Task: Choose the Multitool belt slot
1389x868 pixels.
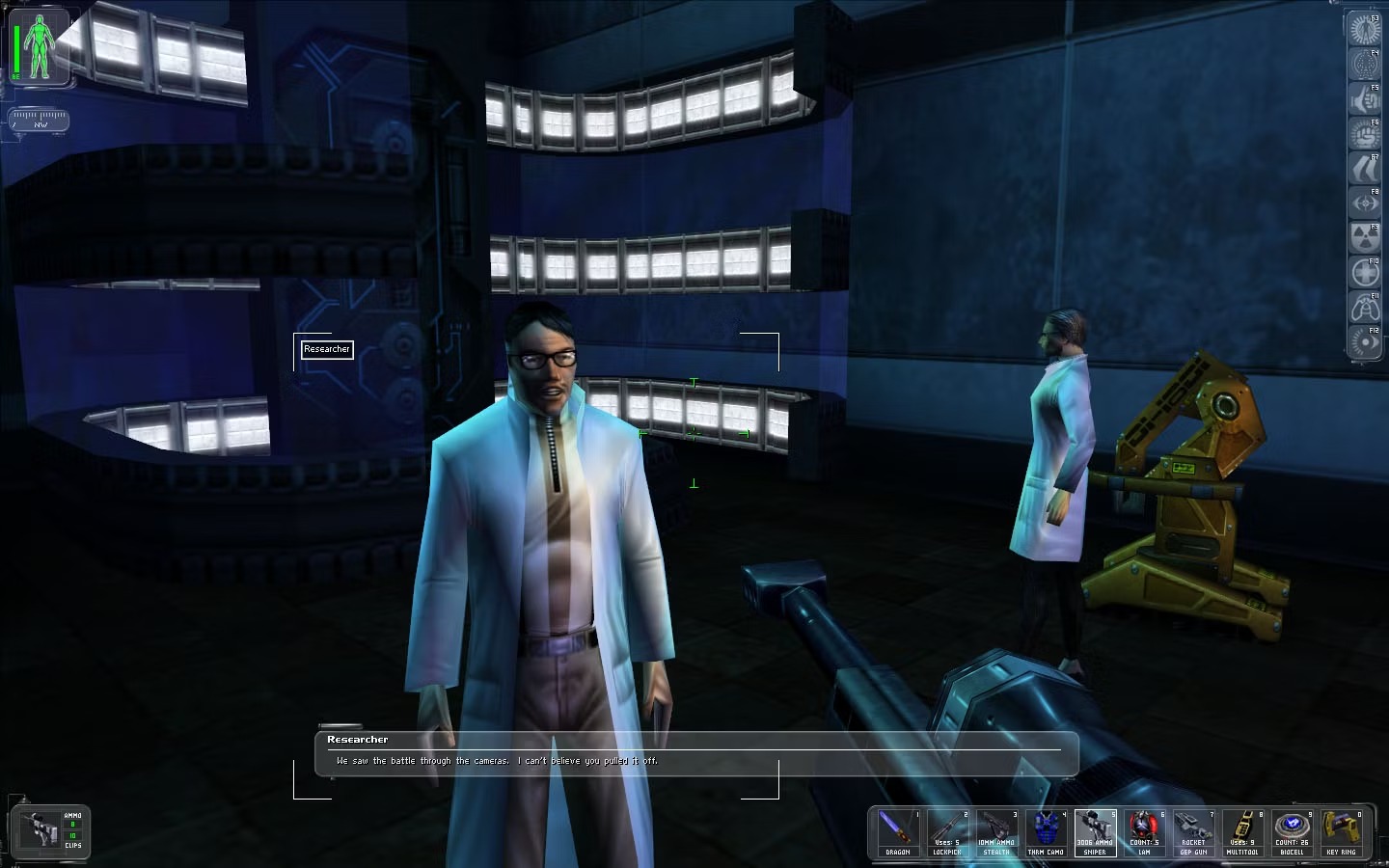Action: 1242,832
